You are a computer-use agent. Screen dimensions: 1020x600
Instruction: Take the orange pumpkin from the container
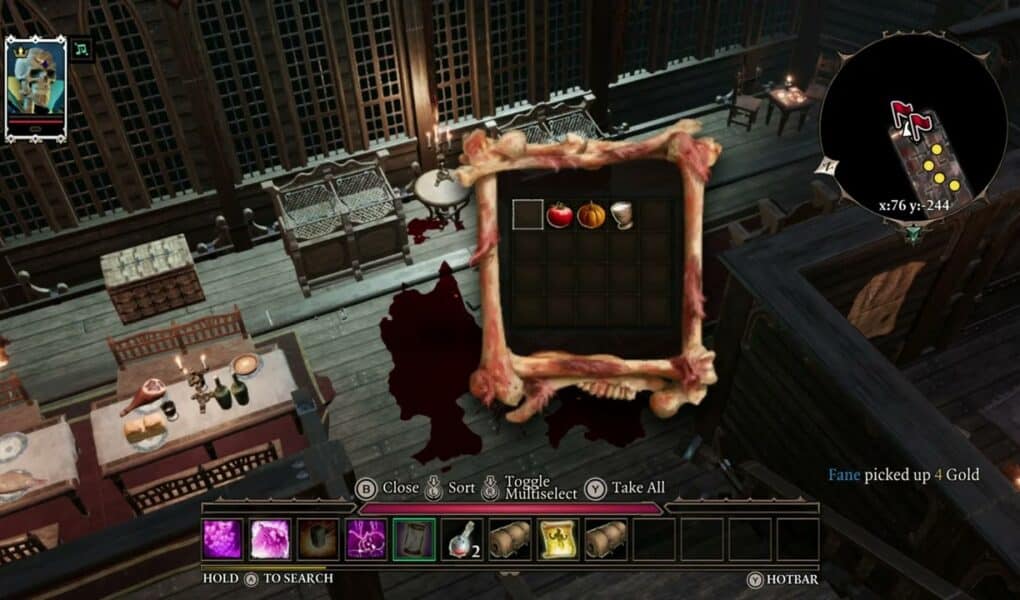pyautogui.click(x=591, y=215)
